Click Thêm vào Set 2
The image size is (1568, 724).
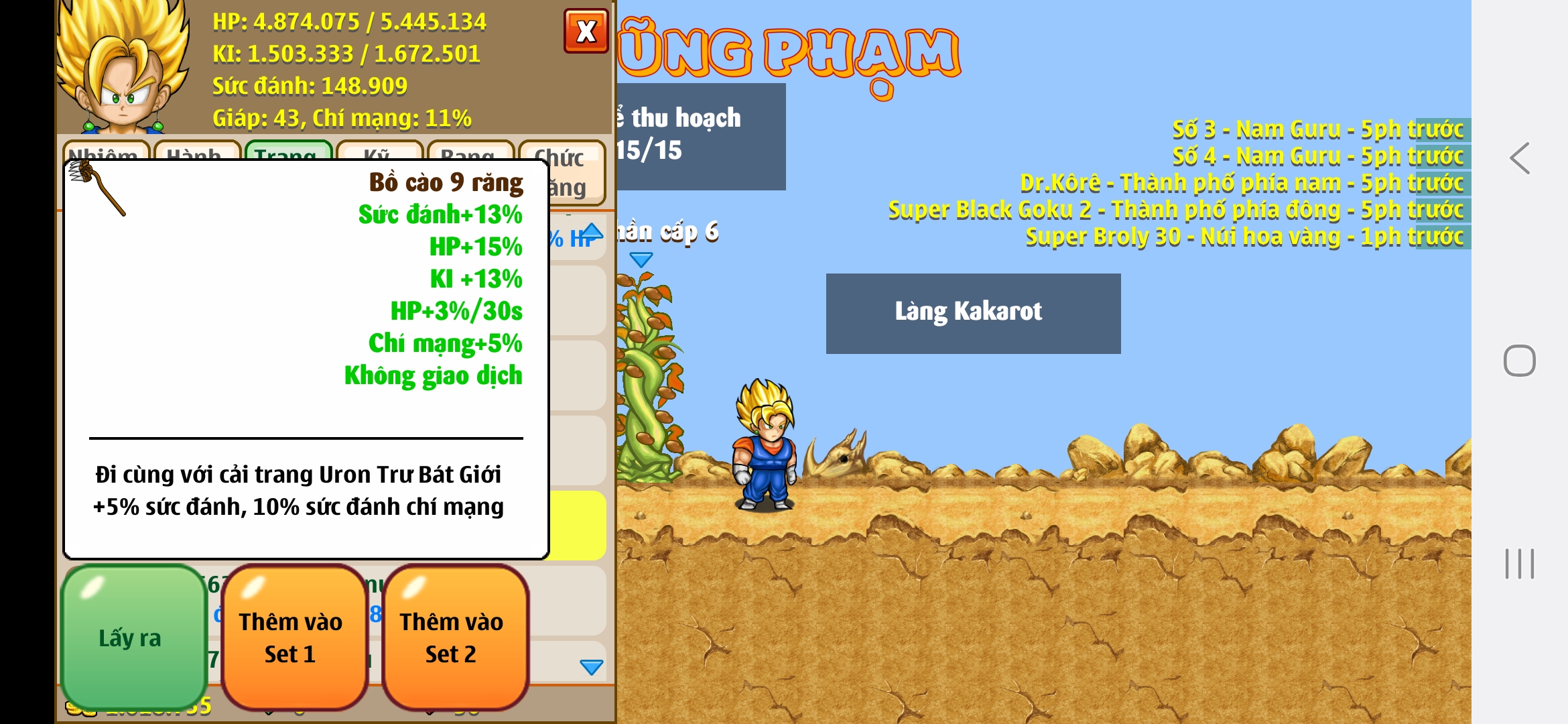pyautogui.click(x=454, y=637)
